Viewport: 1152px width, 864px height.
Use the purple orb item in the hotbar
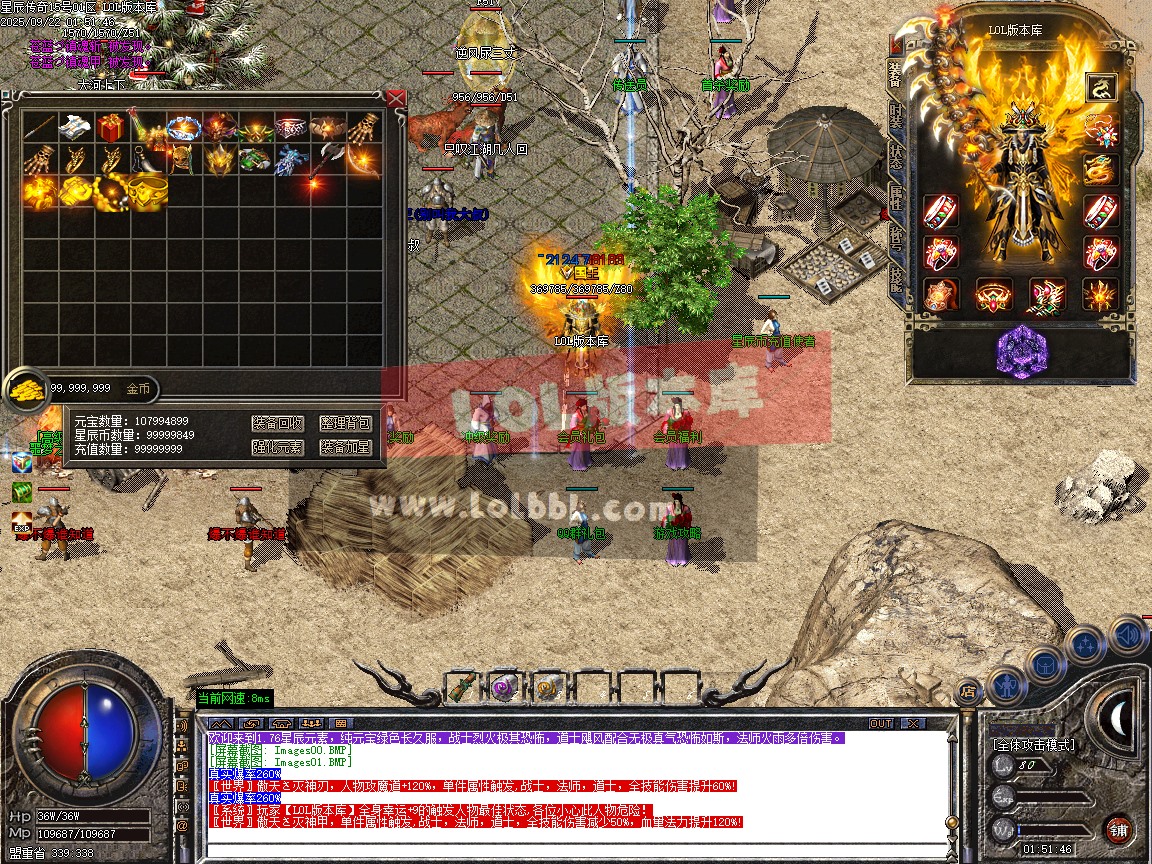click(504, 688)
